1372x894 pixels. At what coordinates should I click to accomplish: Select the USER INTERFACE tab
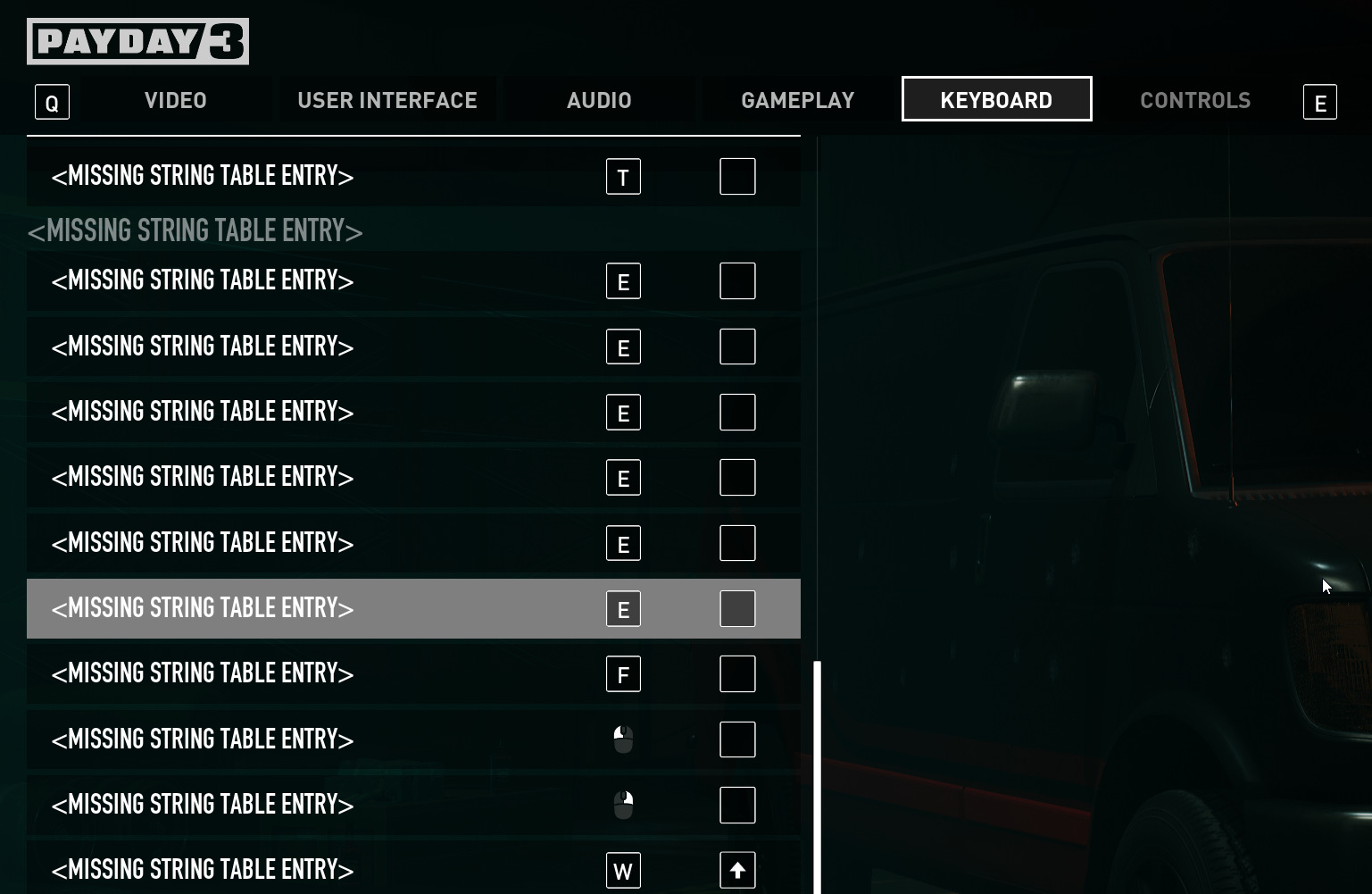(387, 99)
